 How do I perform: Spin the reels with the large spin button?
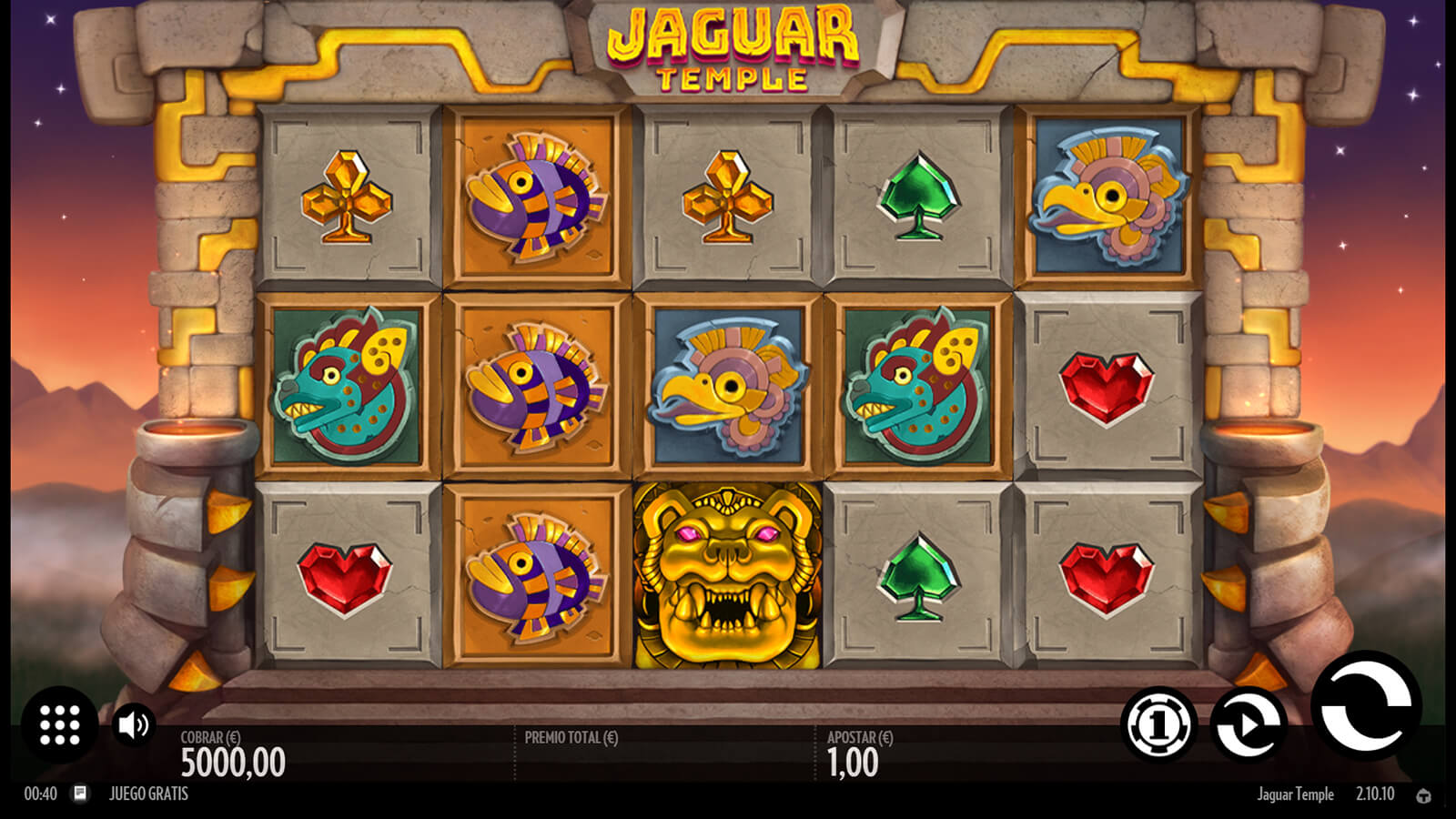click(1365, 707)
